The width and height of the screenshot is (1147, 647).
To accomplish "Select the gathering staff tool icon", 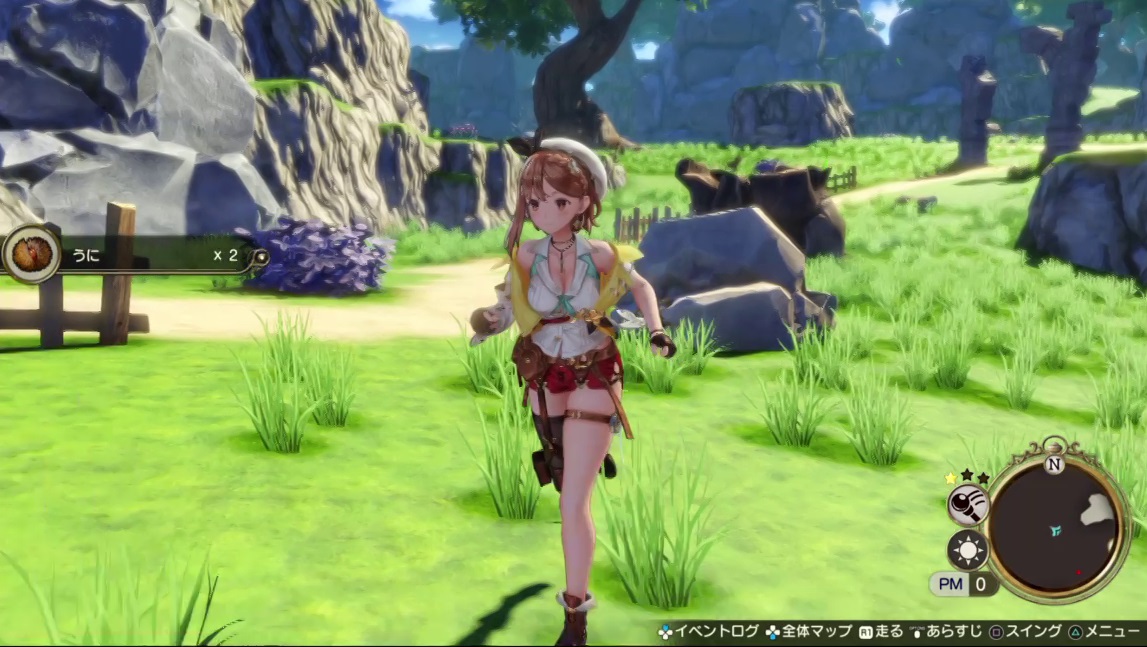I will [x=968, y=505].
